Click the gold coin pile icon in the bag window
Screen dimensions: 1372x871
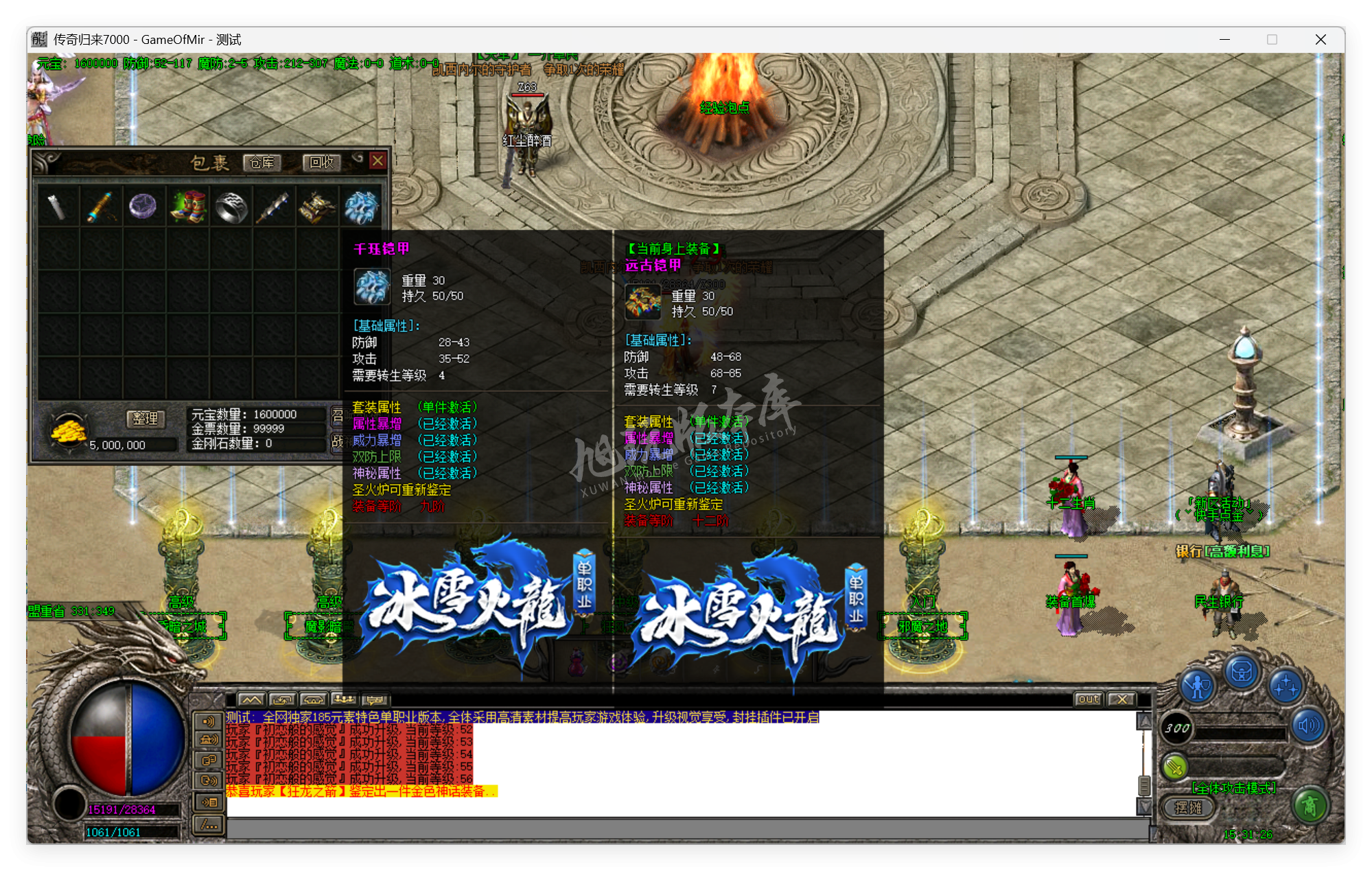coord(69,434)
